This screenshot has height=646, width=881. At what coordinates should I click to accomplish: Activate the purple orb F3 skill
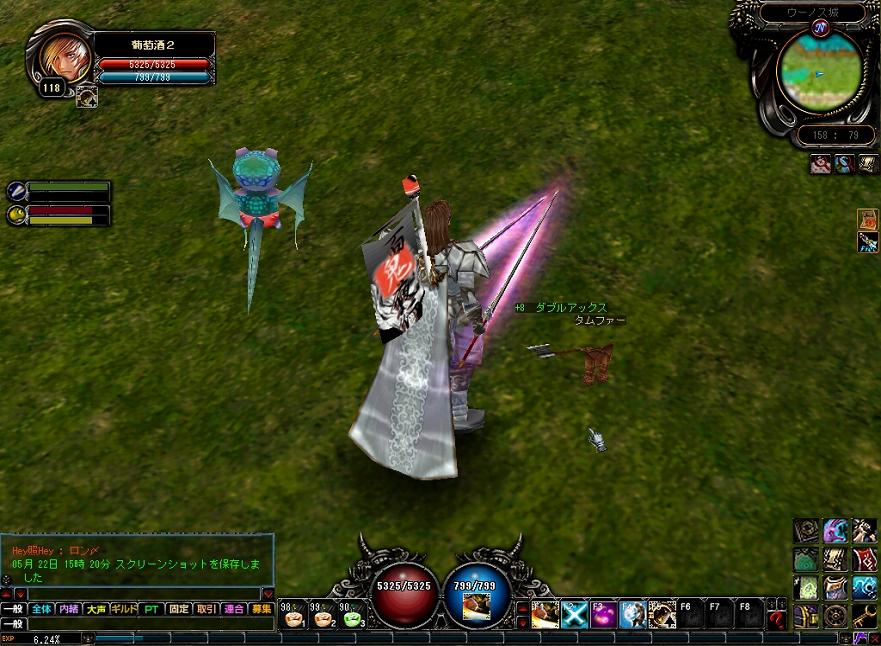[x=603, y=614]
